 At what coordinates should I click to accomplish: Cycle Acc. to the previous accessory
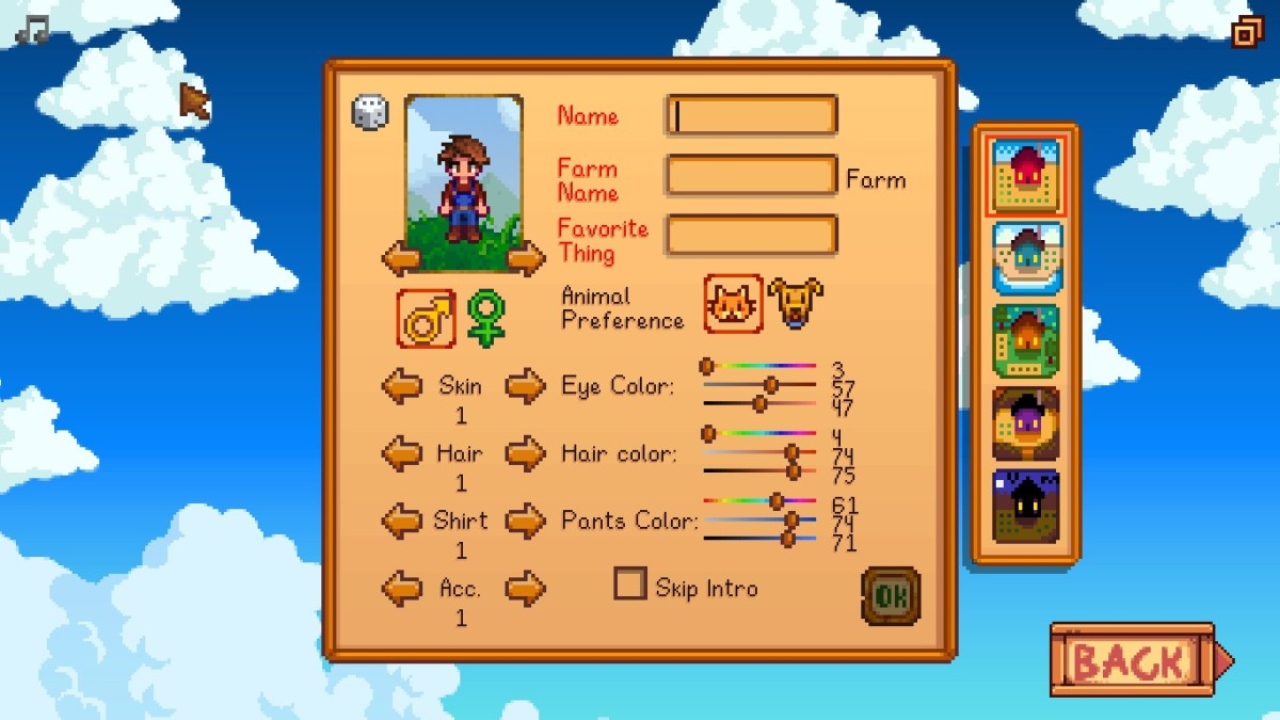point(402,589)
